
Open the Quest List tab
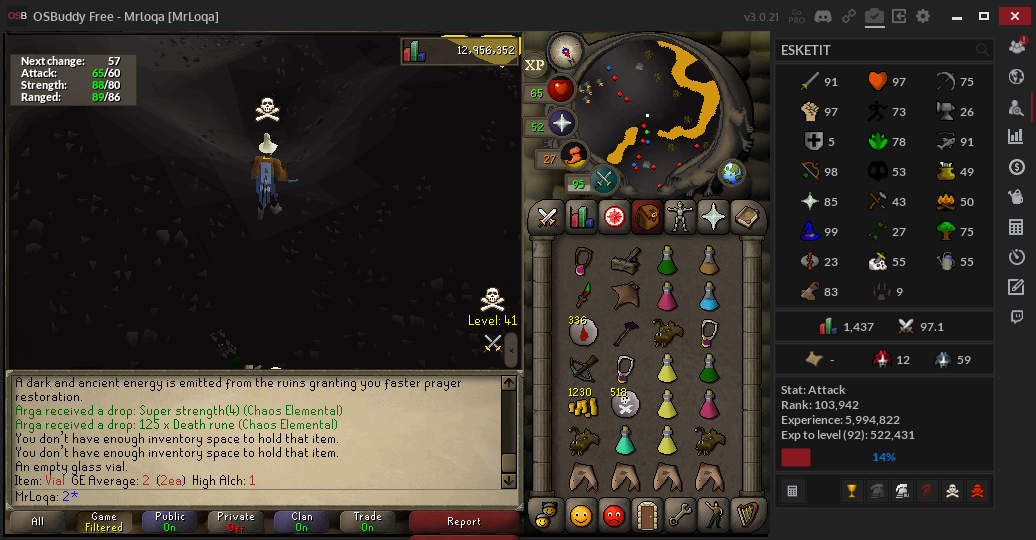(x=612, y=215)
